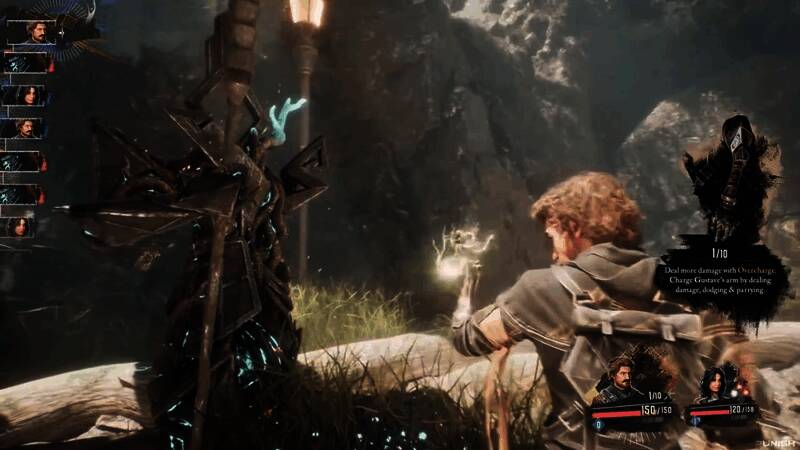The width and height of the screenshot is (800, 450).
Task: Select Gustave's party portrait with 150 HP
Action: 620,380
